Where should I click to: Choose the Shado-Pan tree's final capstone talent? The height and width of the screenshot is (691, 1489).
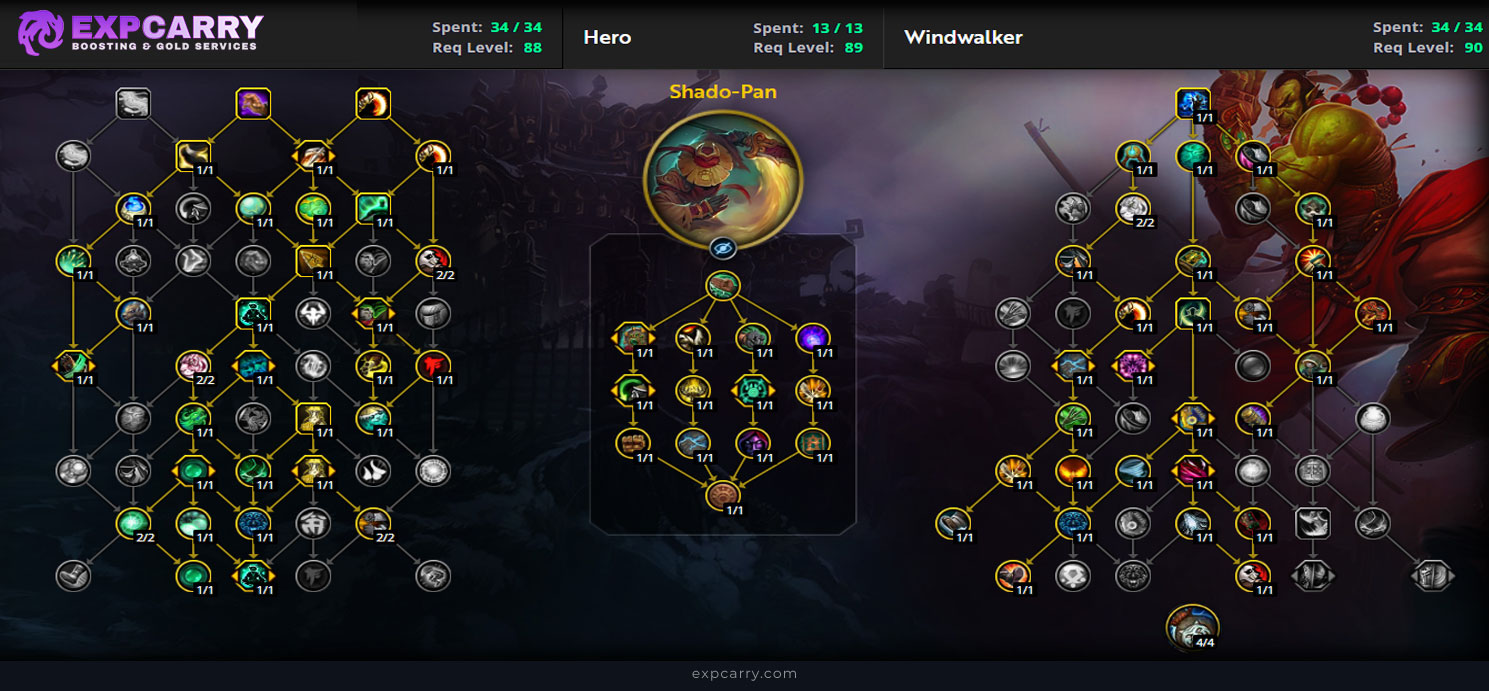click(x=722, y=495)
